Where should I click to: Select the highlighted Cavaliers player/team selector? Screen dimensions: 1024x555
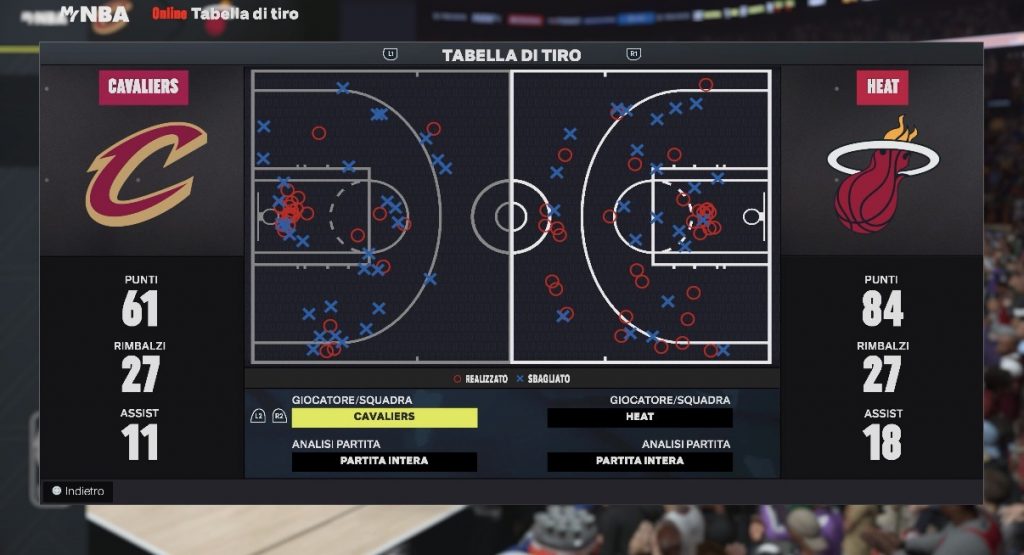384,417
